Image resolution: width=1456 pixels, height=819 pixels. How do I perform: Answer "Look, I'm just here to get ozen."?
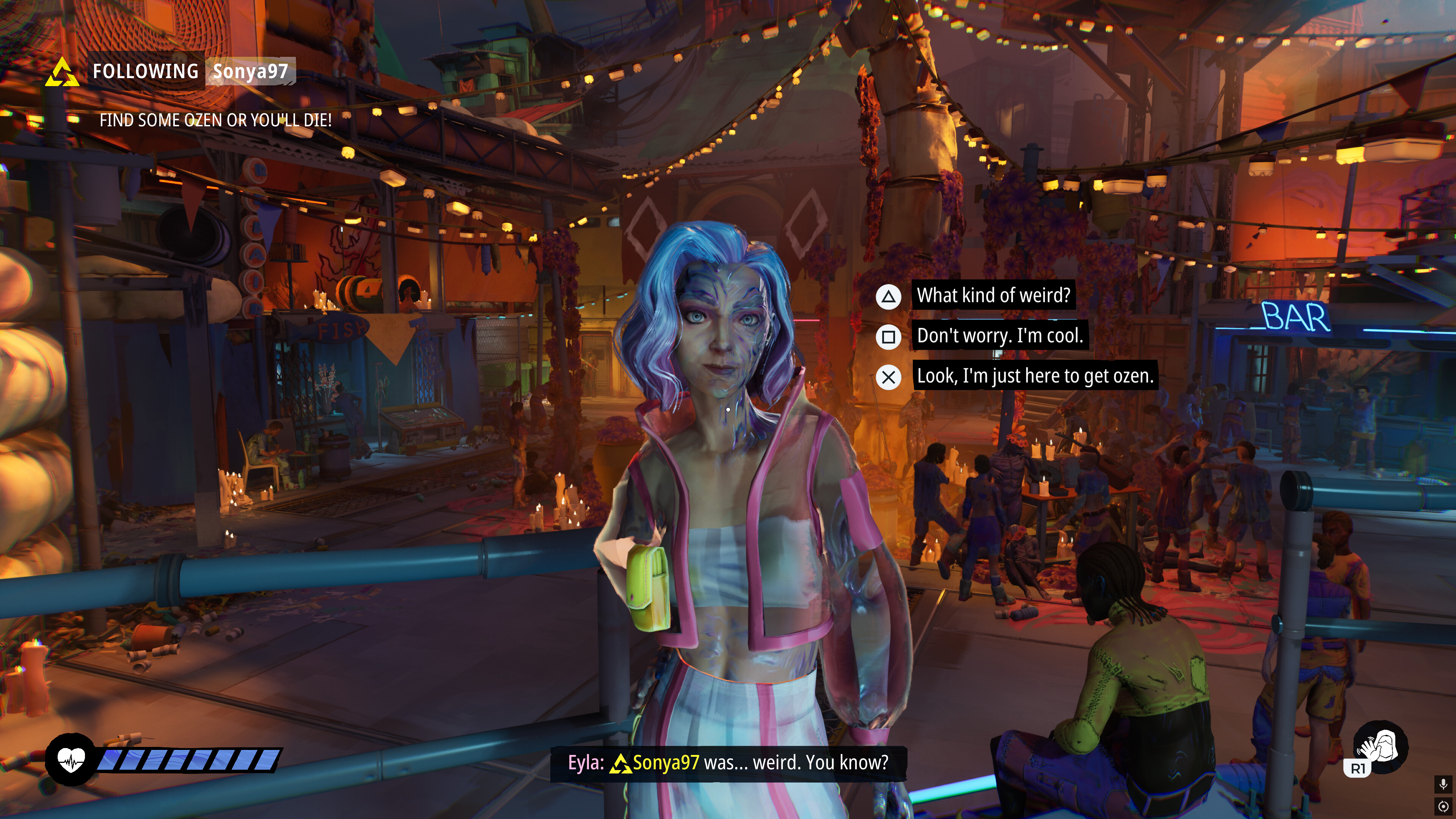1034,376
